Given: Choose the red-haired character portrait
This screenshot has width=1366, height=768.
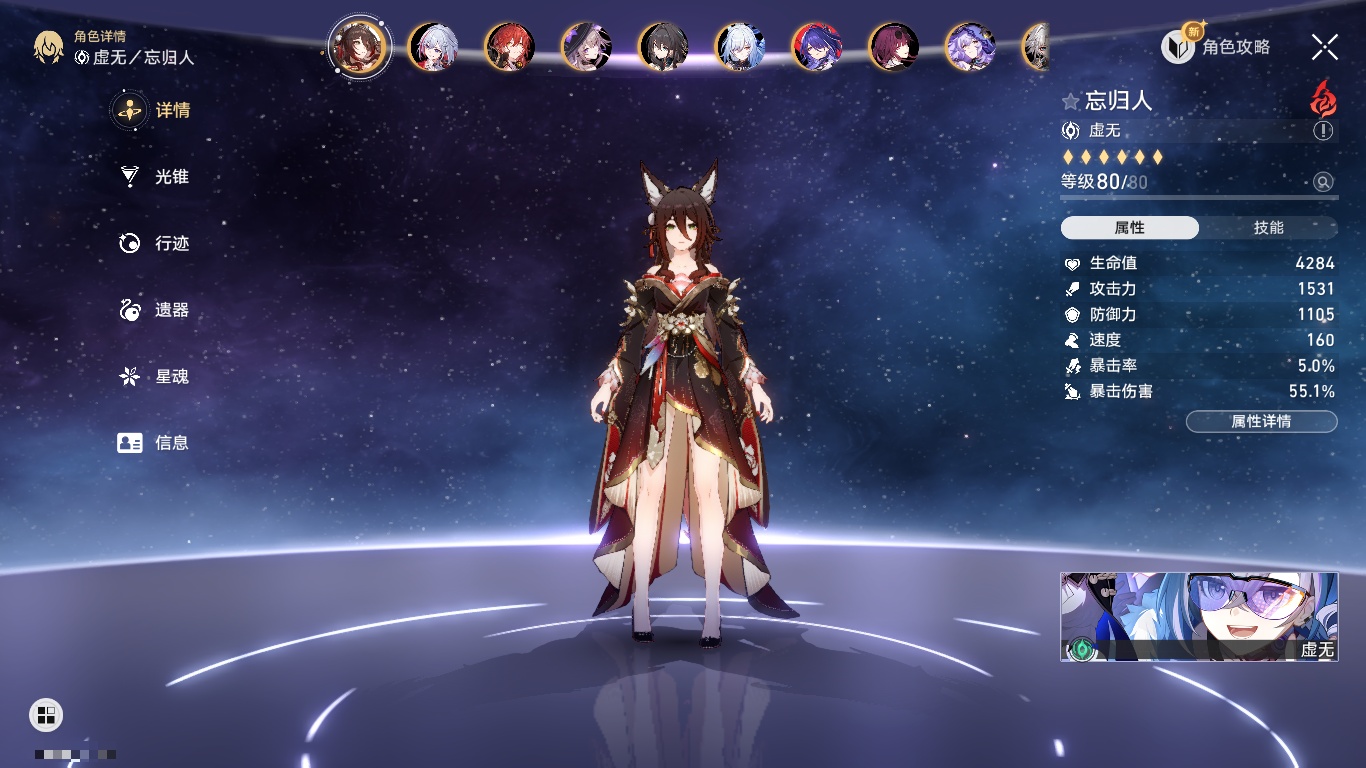Looking at the screenshot, I should 509,47.
